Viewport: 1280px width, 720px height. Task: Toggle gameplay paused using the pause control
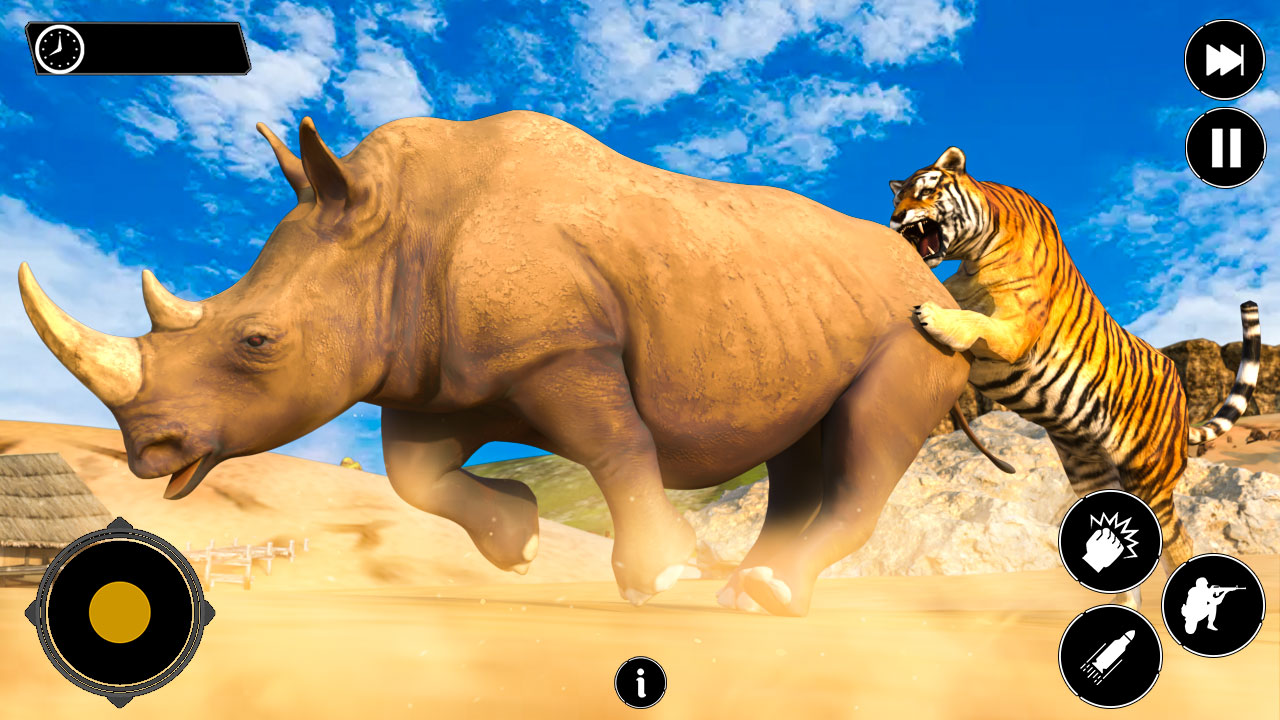pyautogui.click(x=1224, y=146)
